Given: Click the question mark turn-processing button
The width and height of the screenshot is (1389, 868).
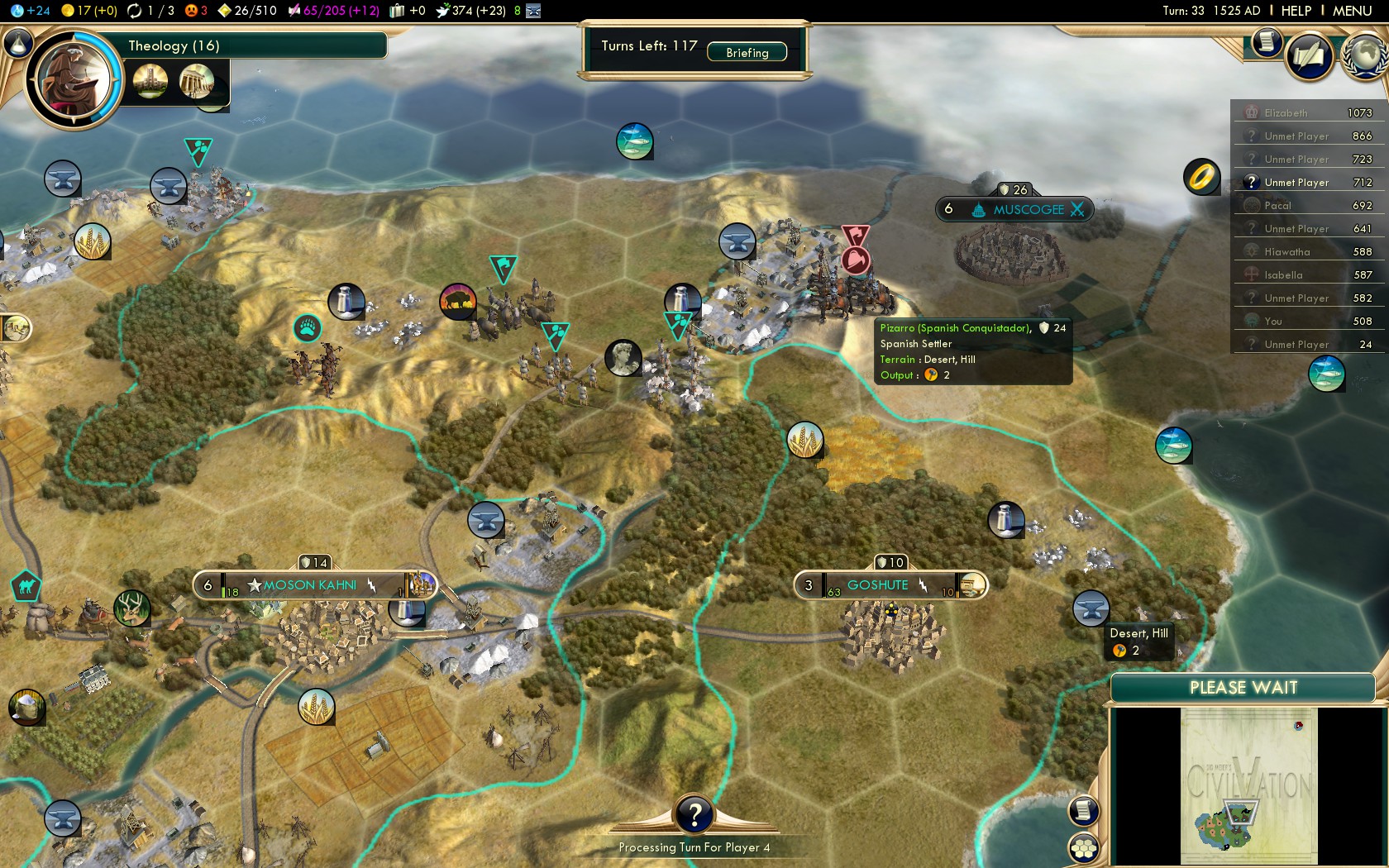Looking at the screenshot, I should [x=694, y=815].
